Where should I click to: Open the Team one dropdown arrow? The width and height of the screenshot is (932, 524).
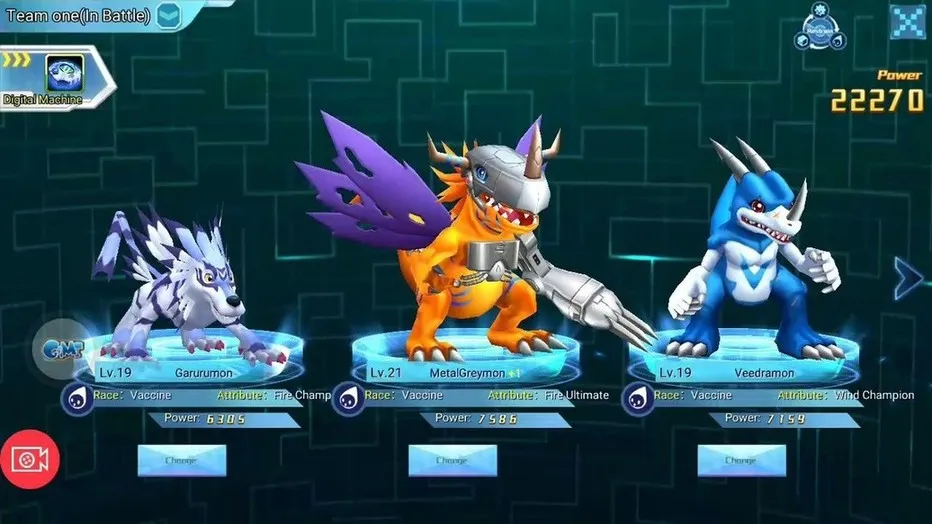tap(169, 15)
